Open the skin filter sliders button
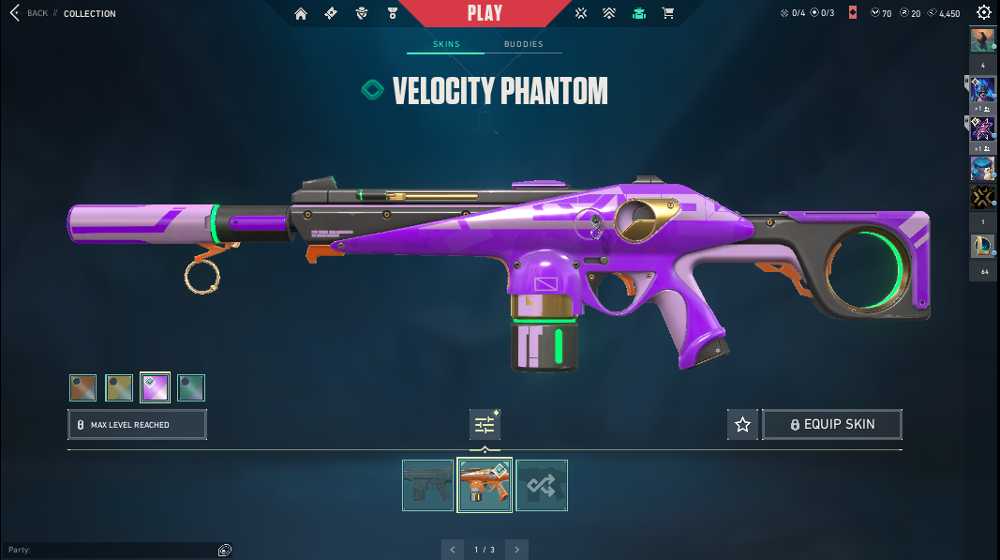 tap(485, 425)
